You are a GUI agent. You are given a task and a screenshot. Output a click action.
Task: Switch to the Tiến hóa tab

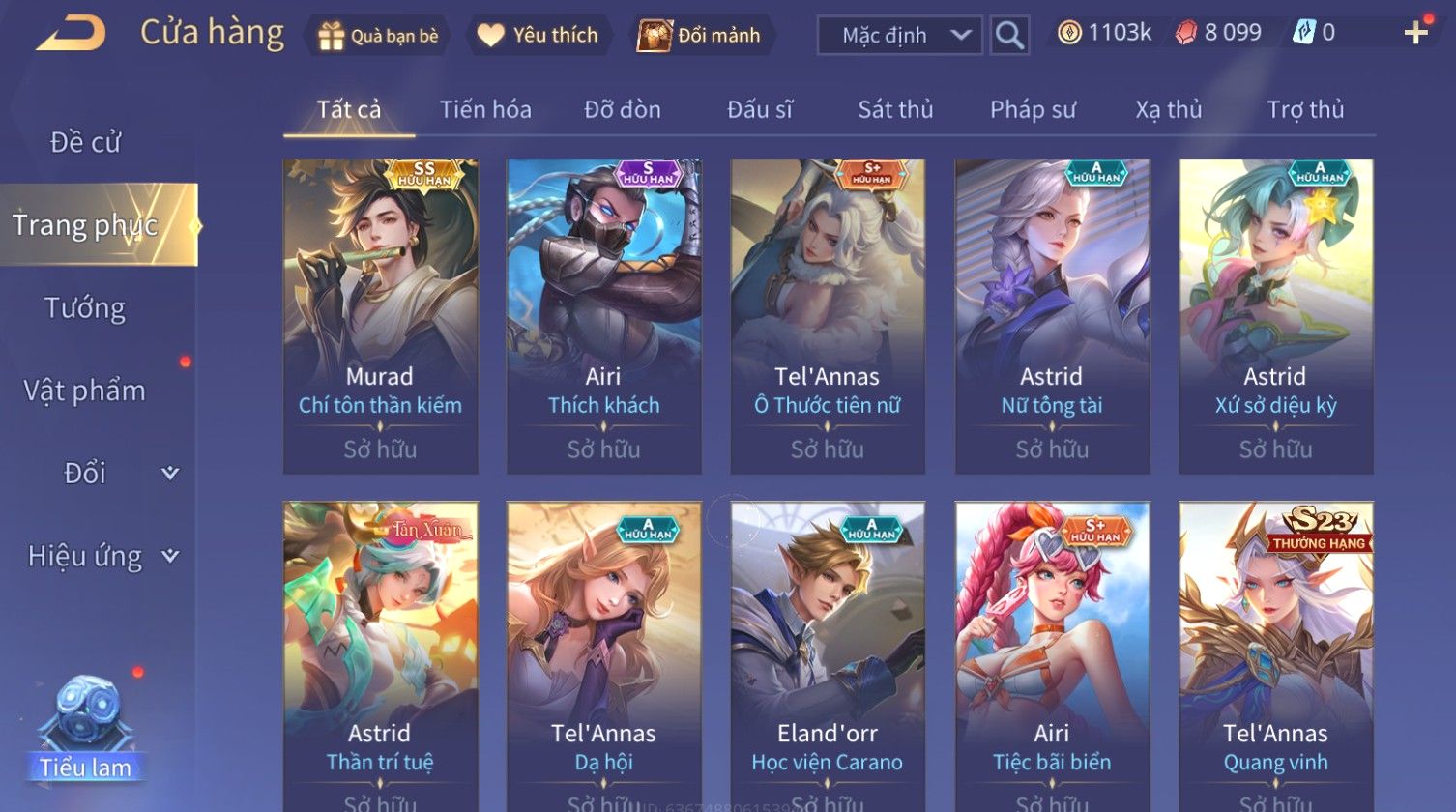click(485, 110)
